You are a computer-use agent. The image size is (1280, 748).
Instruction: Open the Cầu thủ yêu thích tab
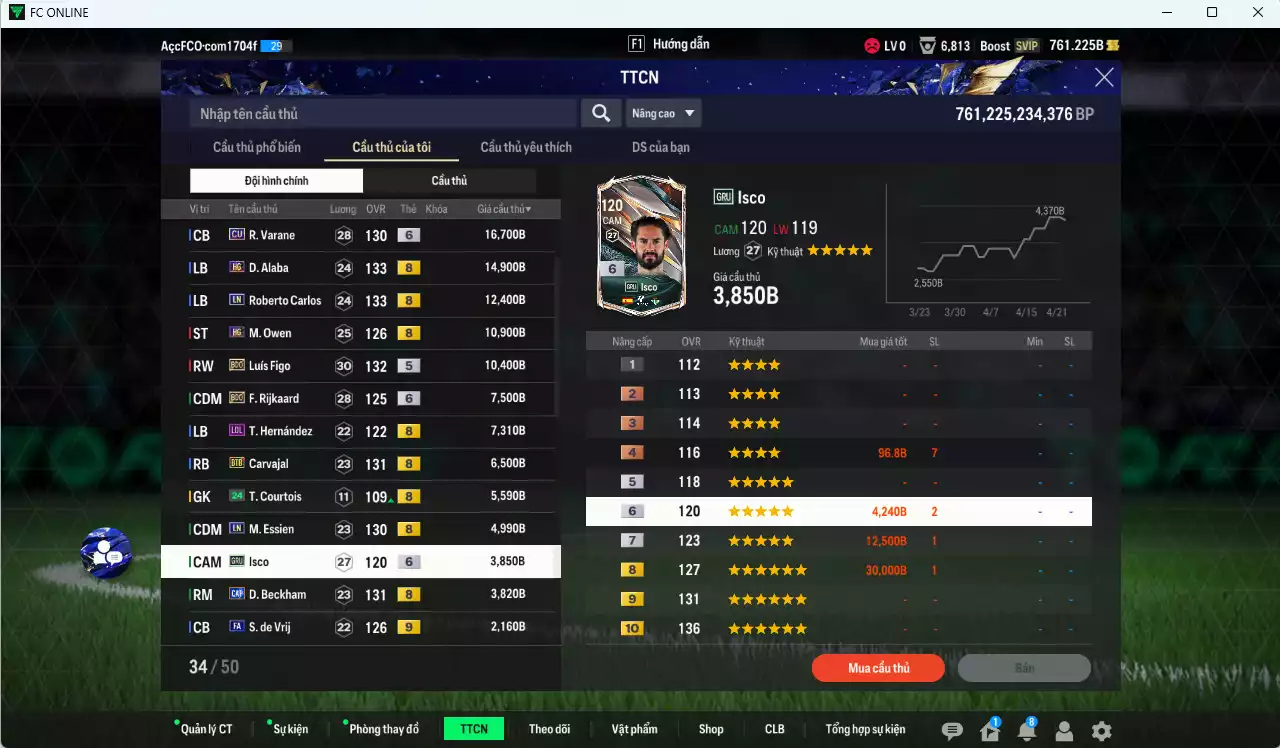pyautogui.click(x=526, y=147)
